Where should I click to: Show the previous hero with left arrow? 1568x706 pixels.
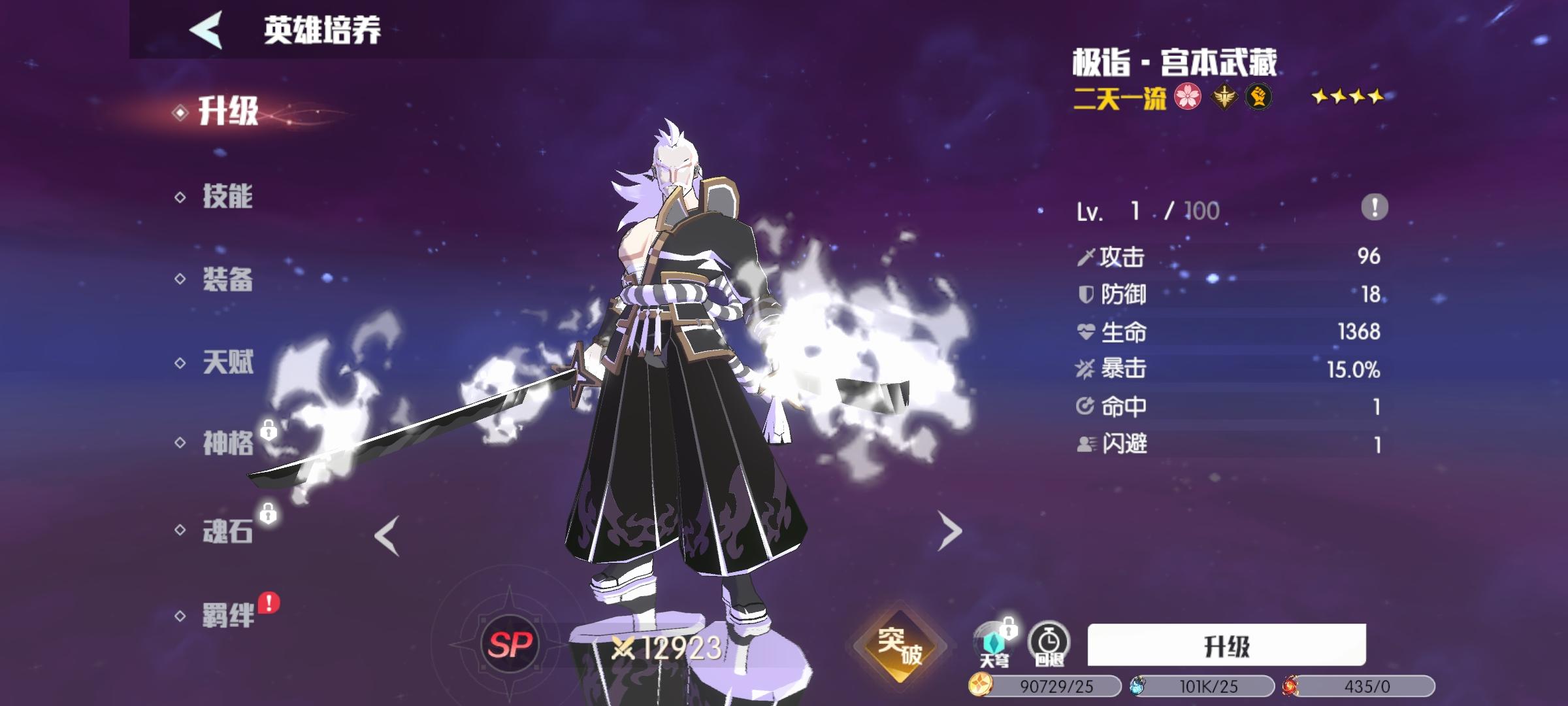(x=387, y=536)
